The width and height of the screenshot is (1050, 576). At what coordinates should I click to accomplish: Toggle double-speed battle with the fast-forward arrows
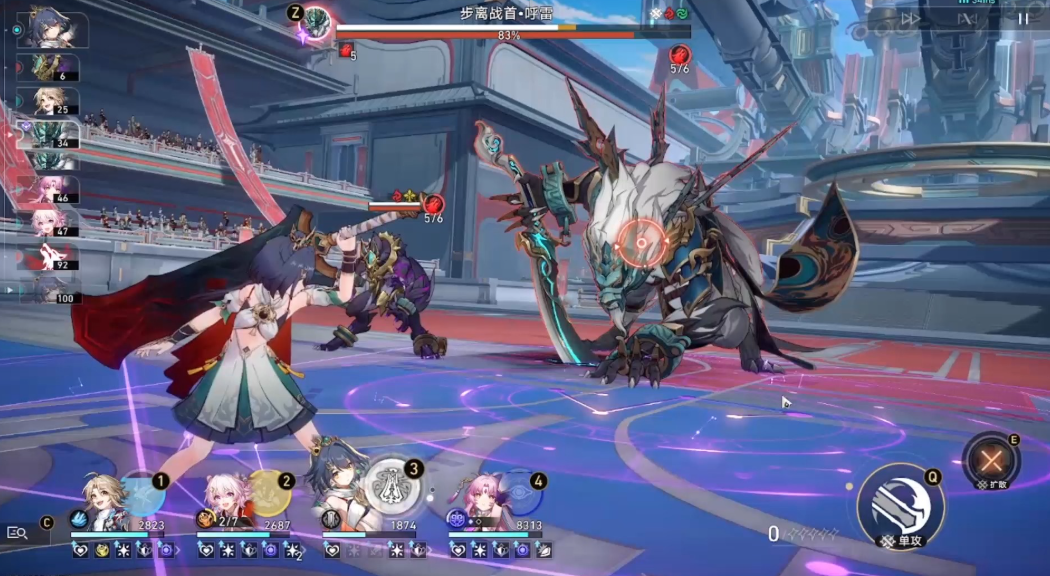910,18
